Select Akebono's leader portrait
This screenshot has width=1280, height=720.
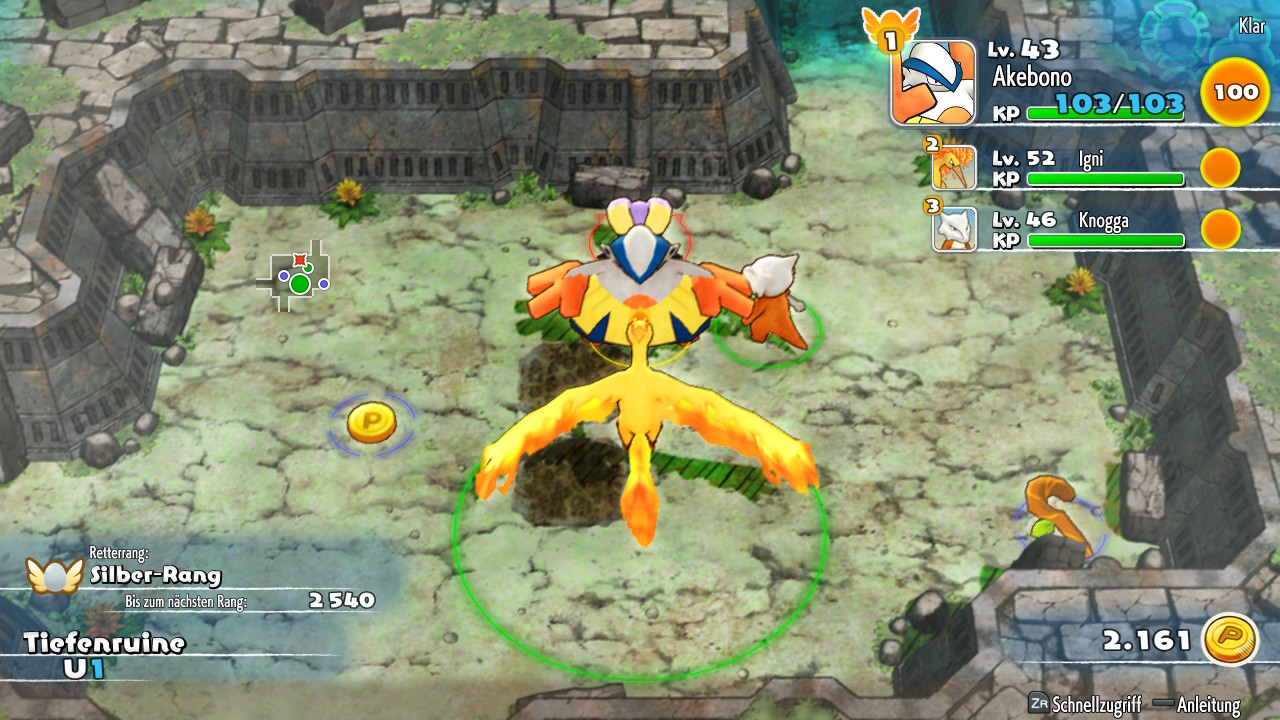click(x=932, y=83)
